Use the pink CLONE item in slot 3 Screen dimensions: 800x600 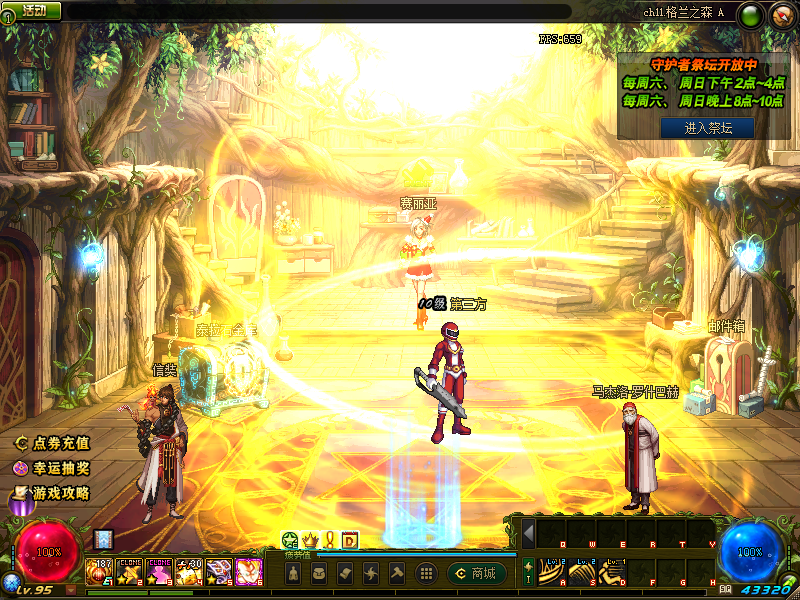(x=160, y=572)
